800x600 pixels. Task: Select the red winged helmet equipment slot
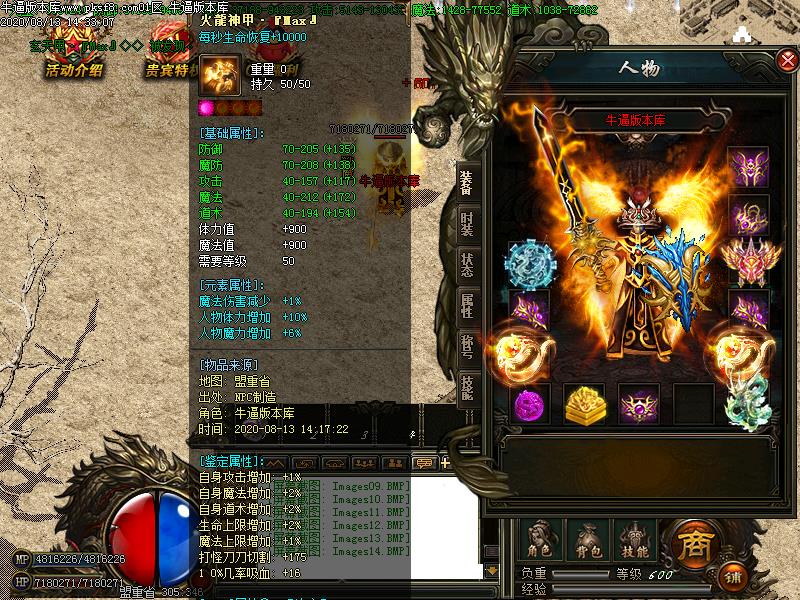click(748, 261)
